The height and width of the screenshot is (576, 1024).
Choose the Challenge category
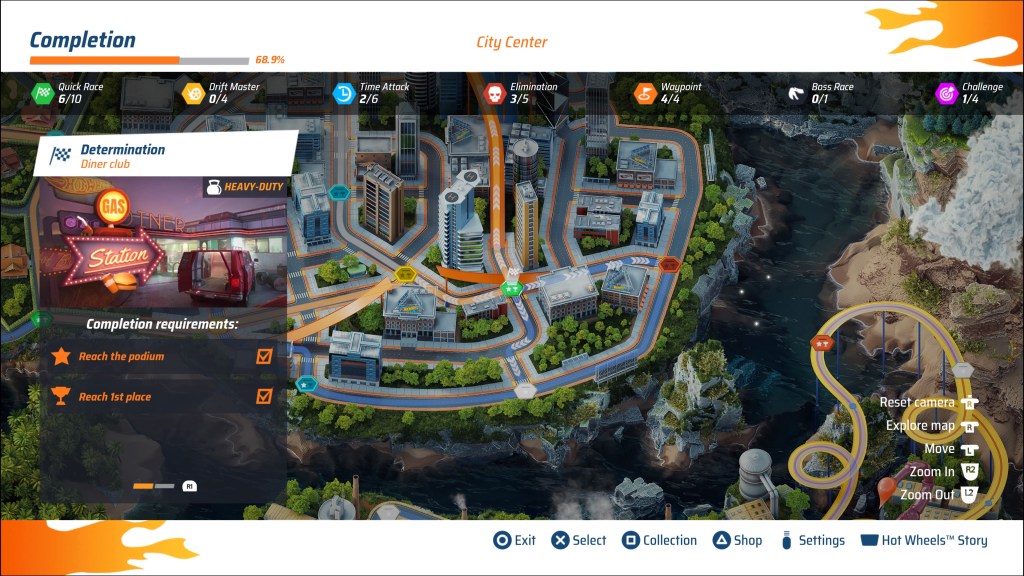click(x=968, y=93)
